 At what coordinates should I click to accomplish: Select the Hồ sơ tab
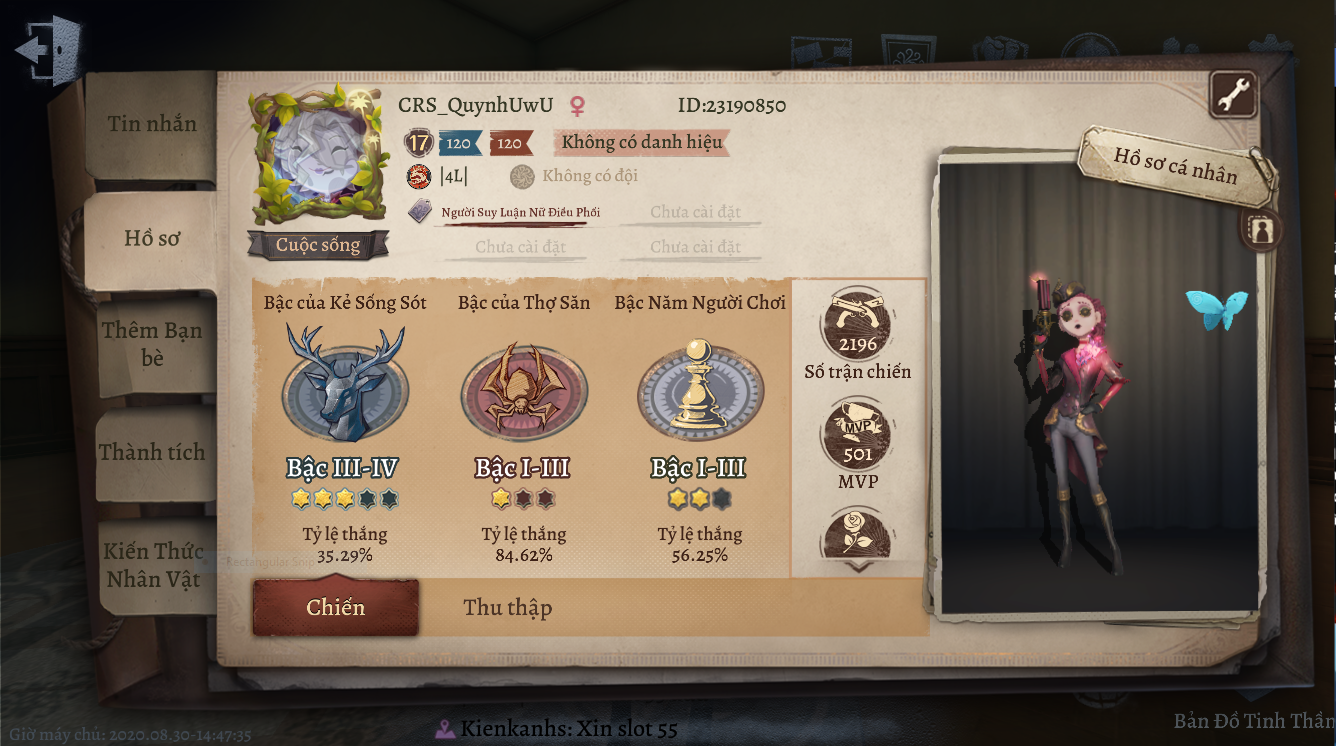(x=152, y=238)
